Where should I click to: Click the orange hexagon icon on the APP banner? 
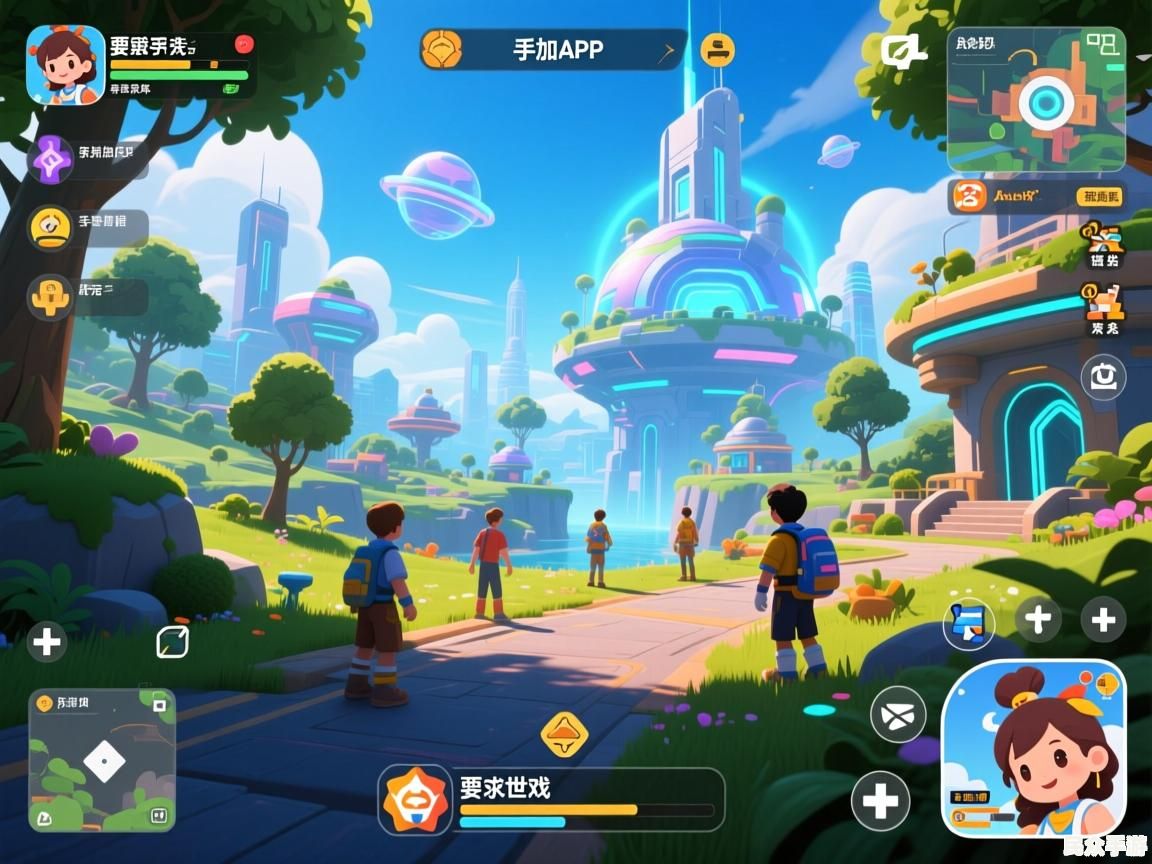tap(441, 49)
